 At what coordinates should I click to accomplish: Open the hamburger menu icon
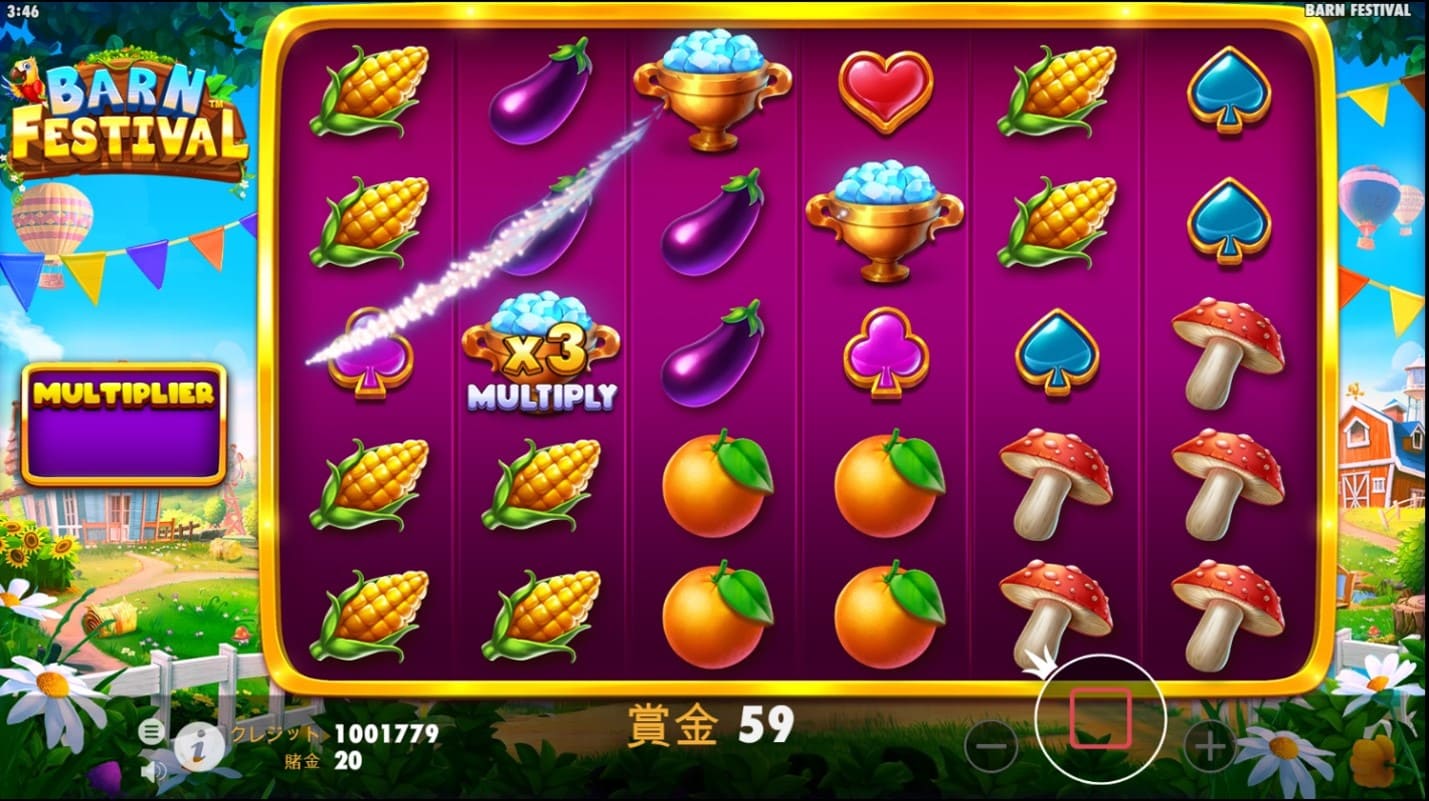point(151,731)
